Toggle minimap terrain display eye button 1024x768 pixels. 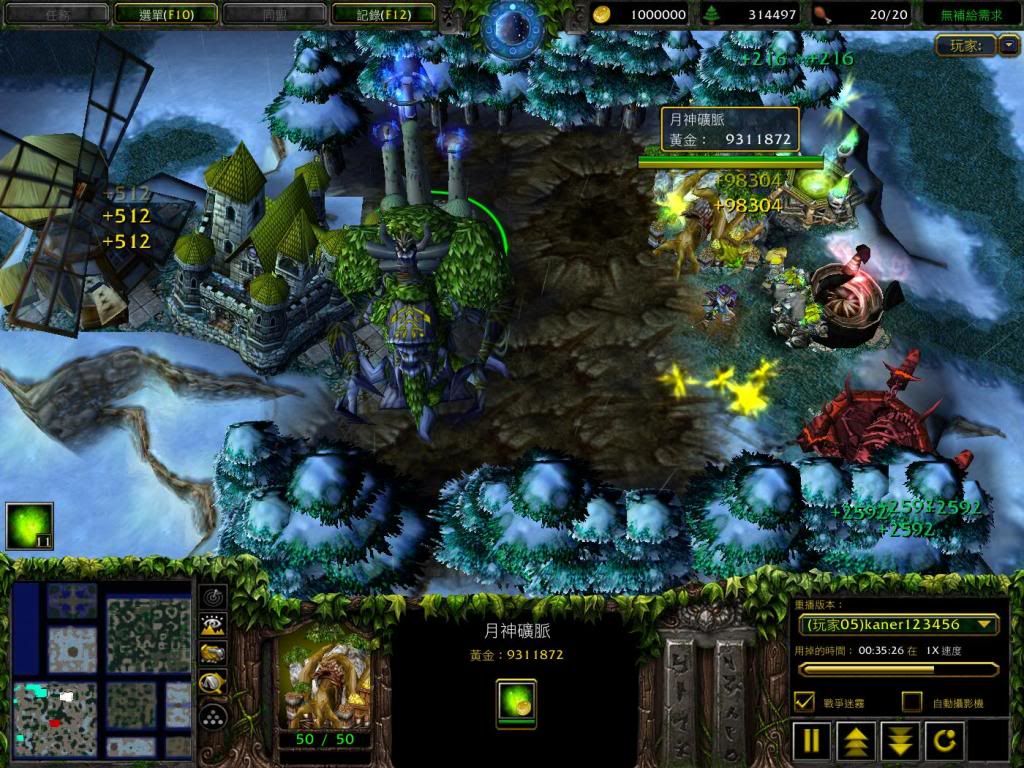pyautogui.click(x=213, y=625)
